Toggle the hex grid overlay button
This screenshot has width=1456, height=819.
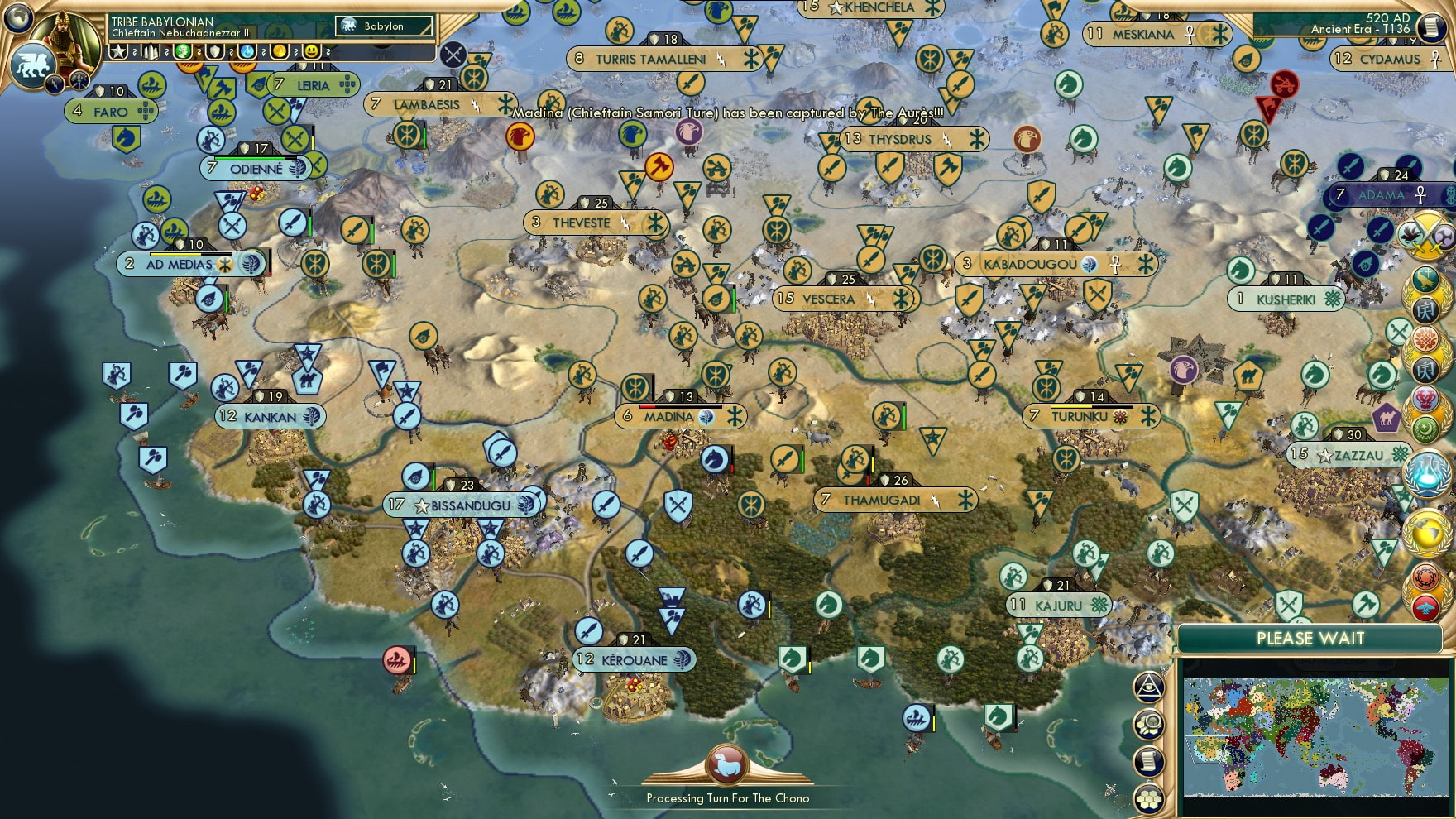click(x=1147, y=796)
